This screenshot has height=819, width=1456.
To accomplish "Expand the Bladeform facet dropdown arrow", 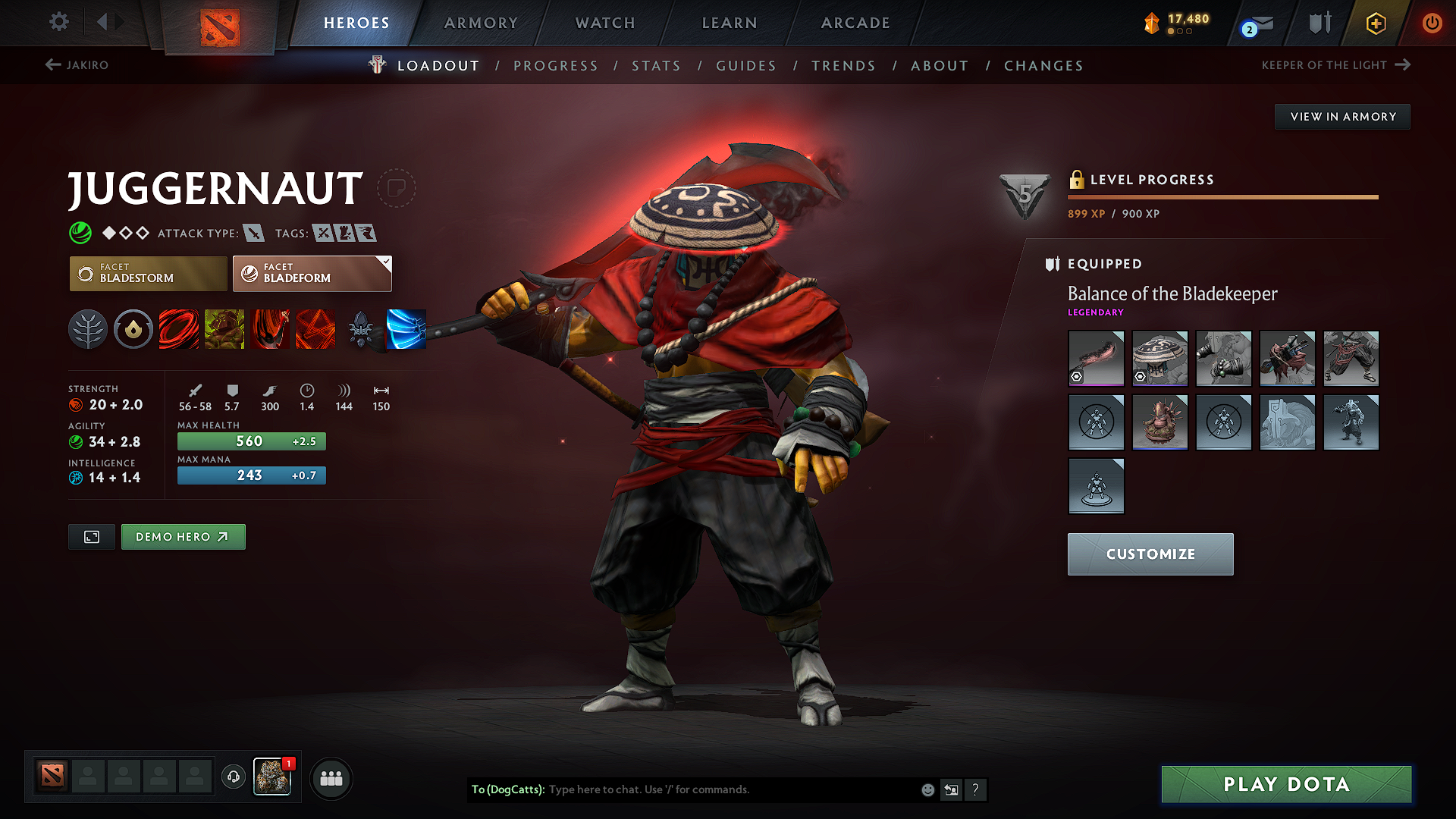I will tap(387, 264).
